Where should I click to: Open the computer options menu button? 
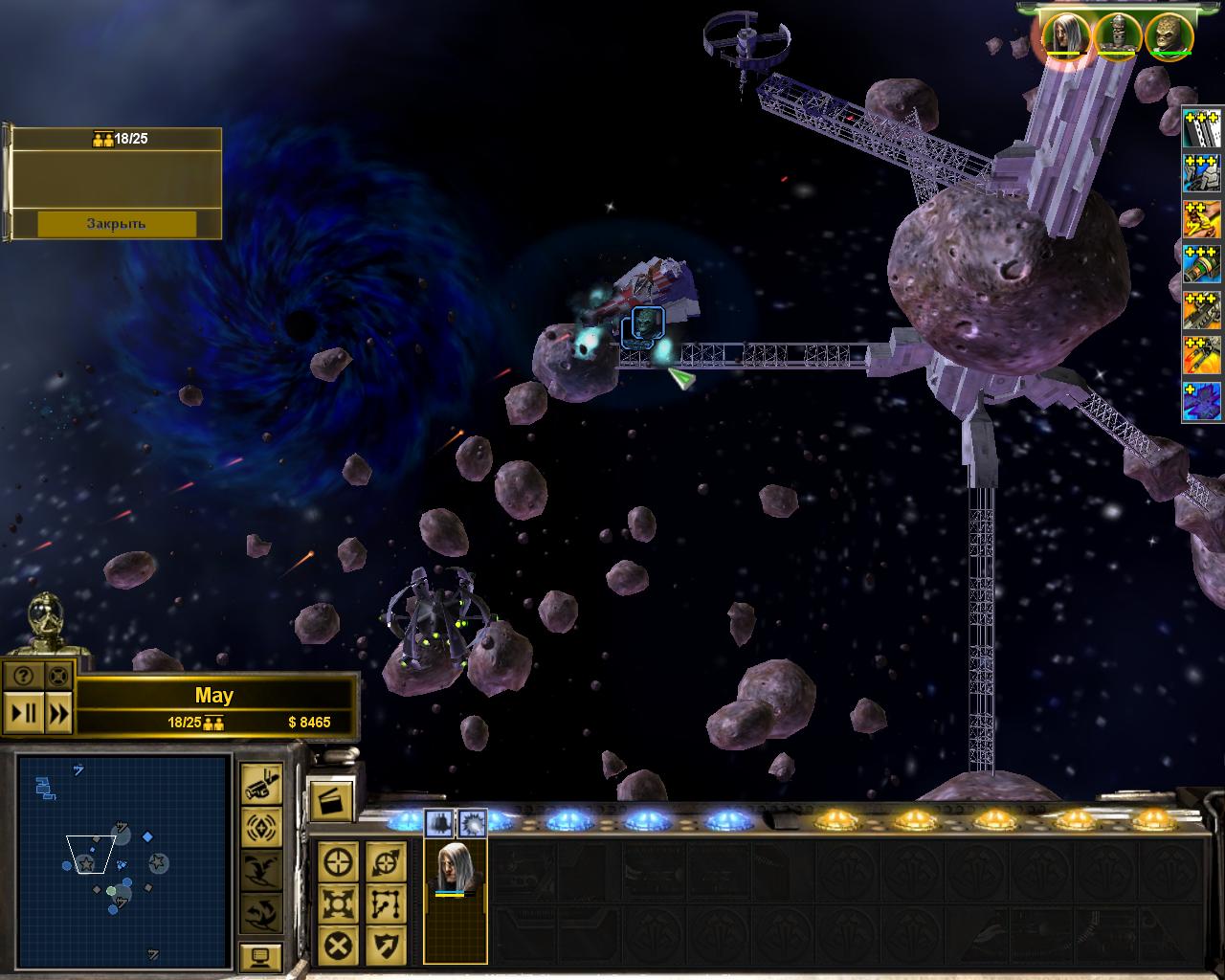pos(260,956)
